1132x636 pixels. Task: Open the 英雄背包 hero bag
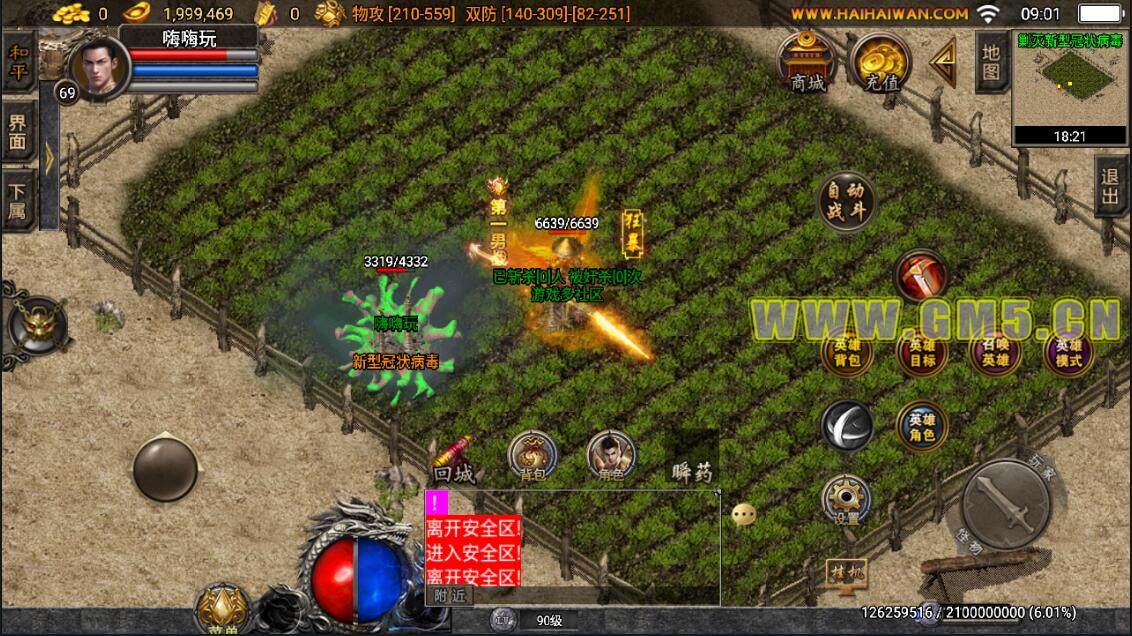pyautogui.click(x=847, y=352)
